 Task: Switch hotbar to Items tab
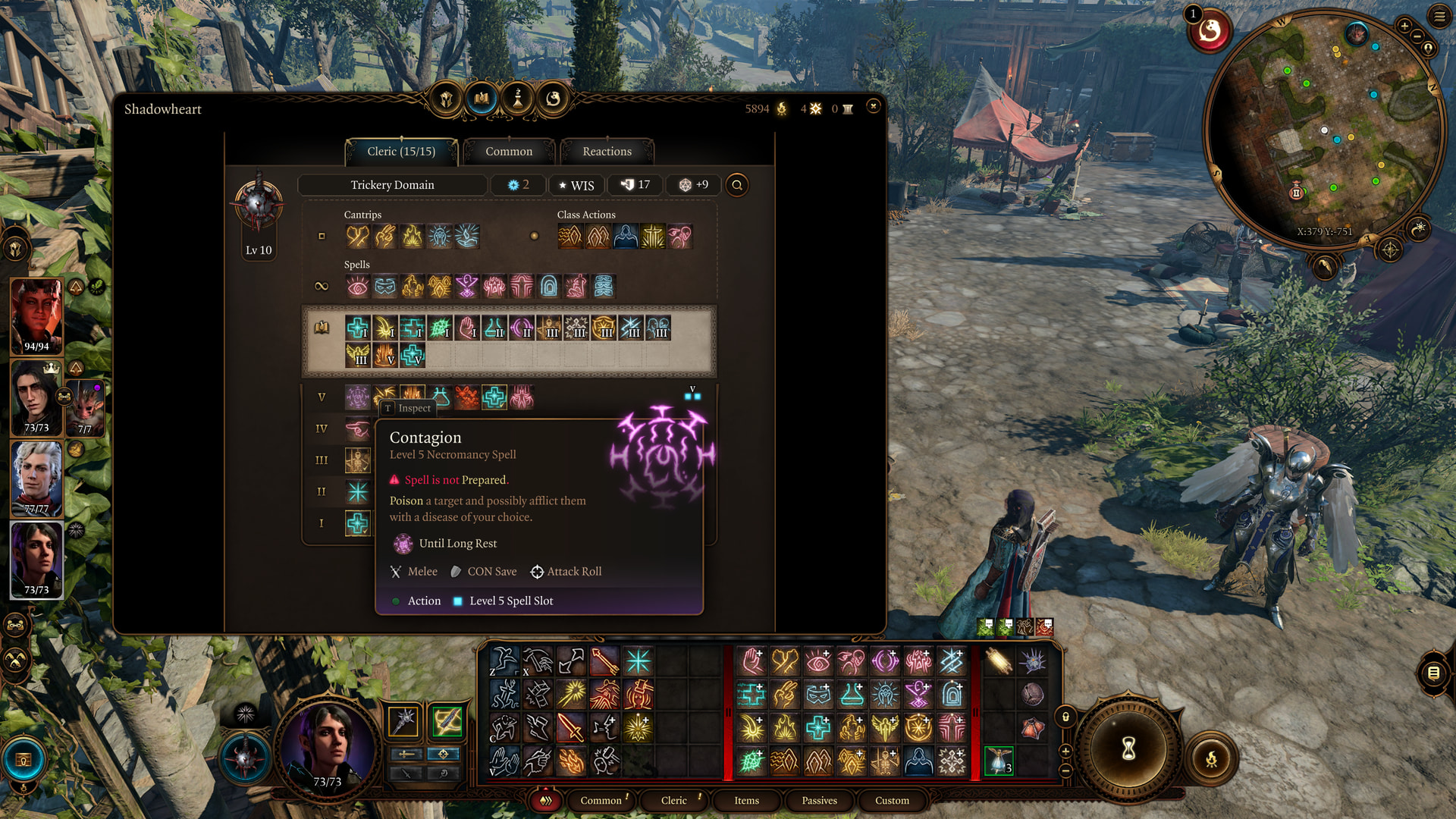pyautogui.click(x=746, y=800)
